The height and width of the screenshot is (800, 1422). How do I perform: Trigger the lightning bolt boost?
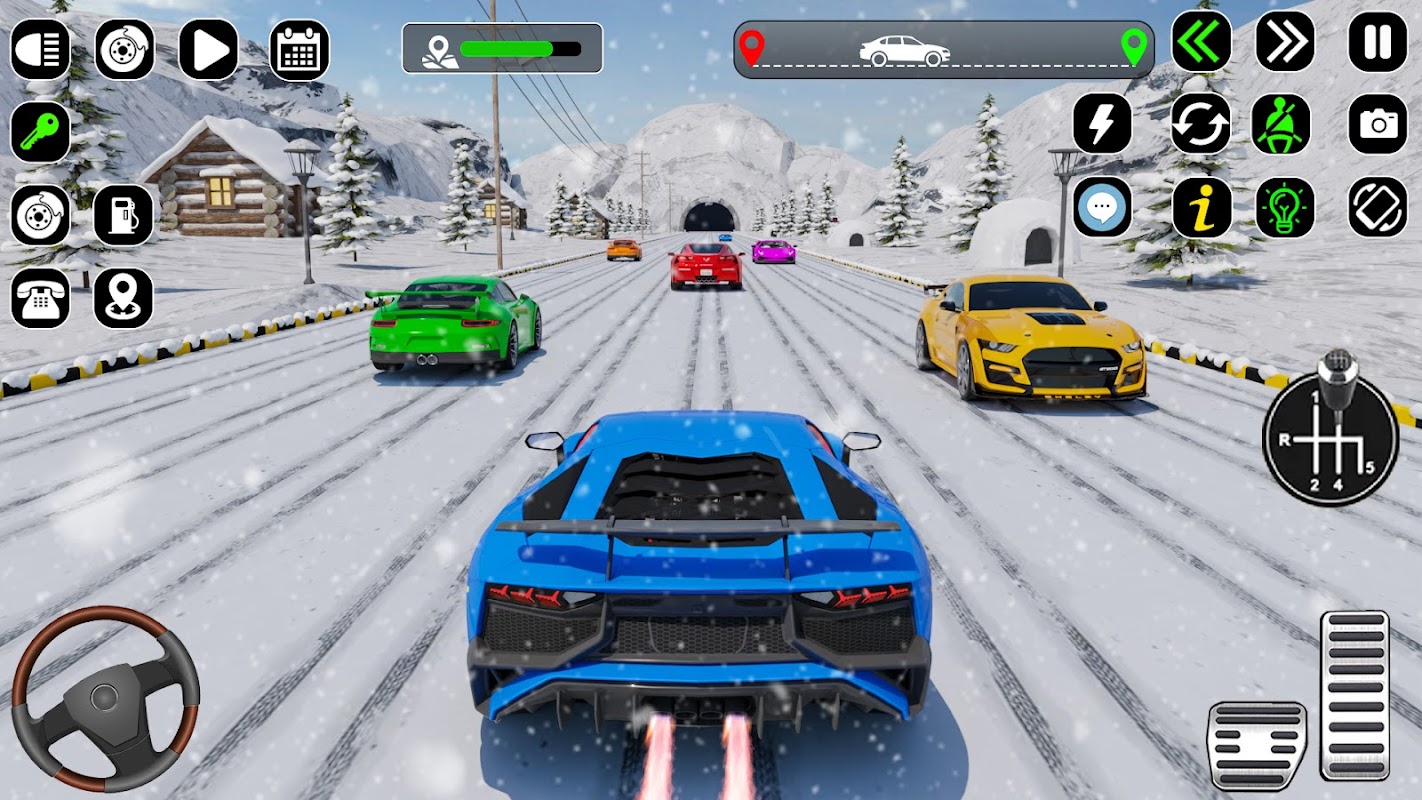pyautogui.click(x=1102, y=124)
